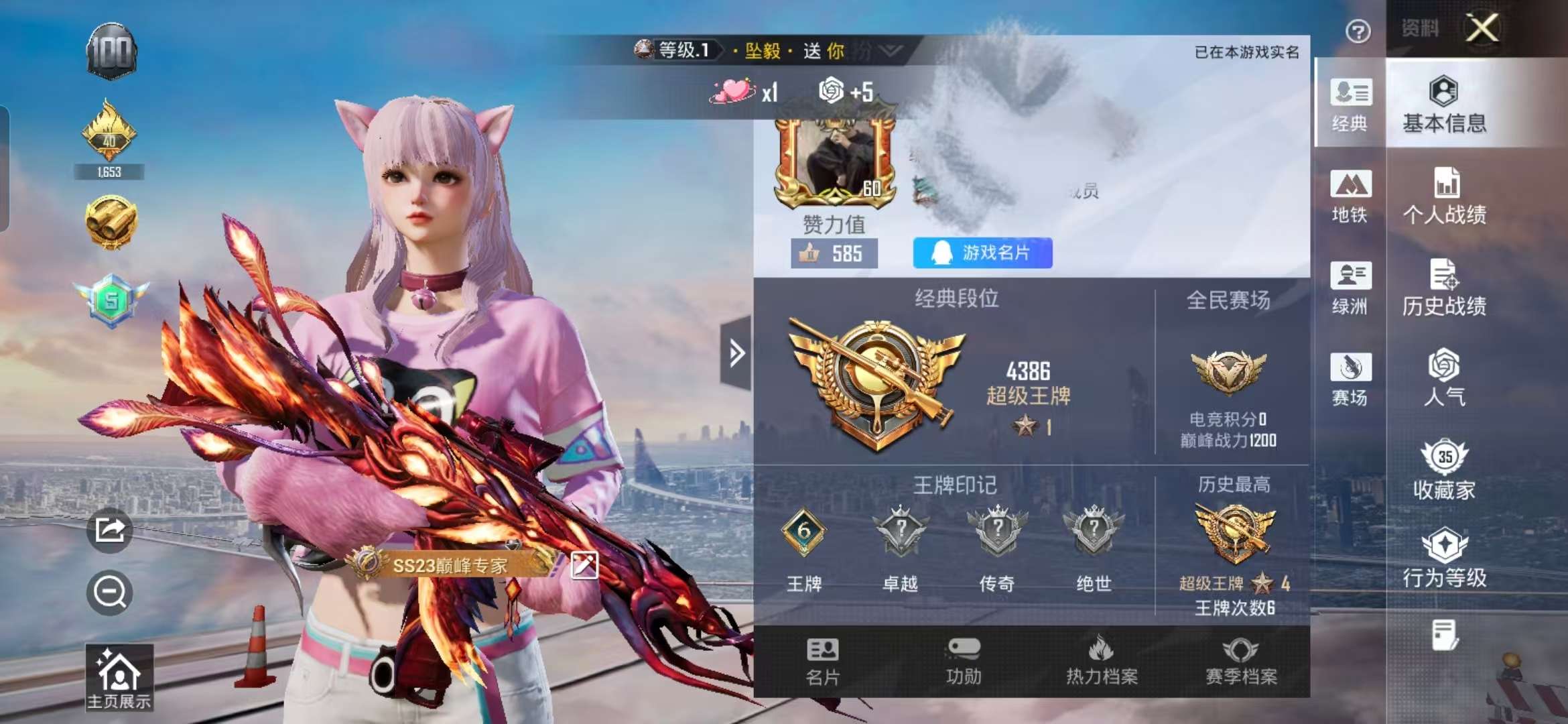1568x724 pixels.
Task: Switch to the 地铁 Metro tab
Action: pos(1352,198)
